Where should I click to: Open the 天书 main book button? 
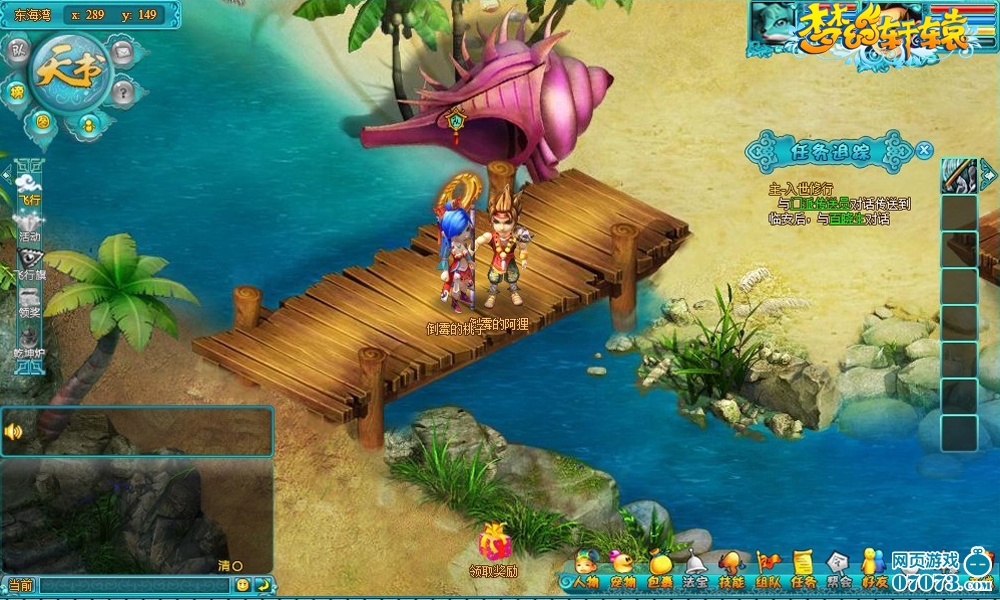(69, 72)
